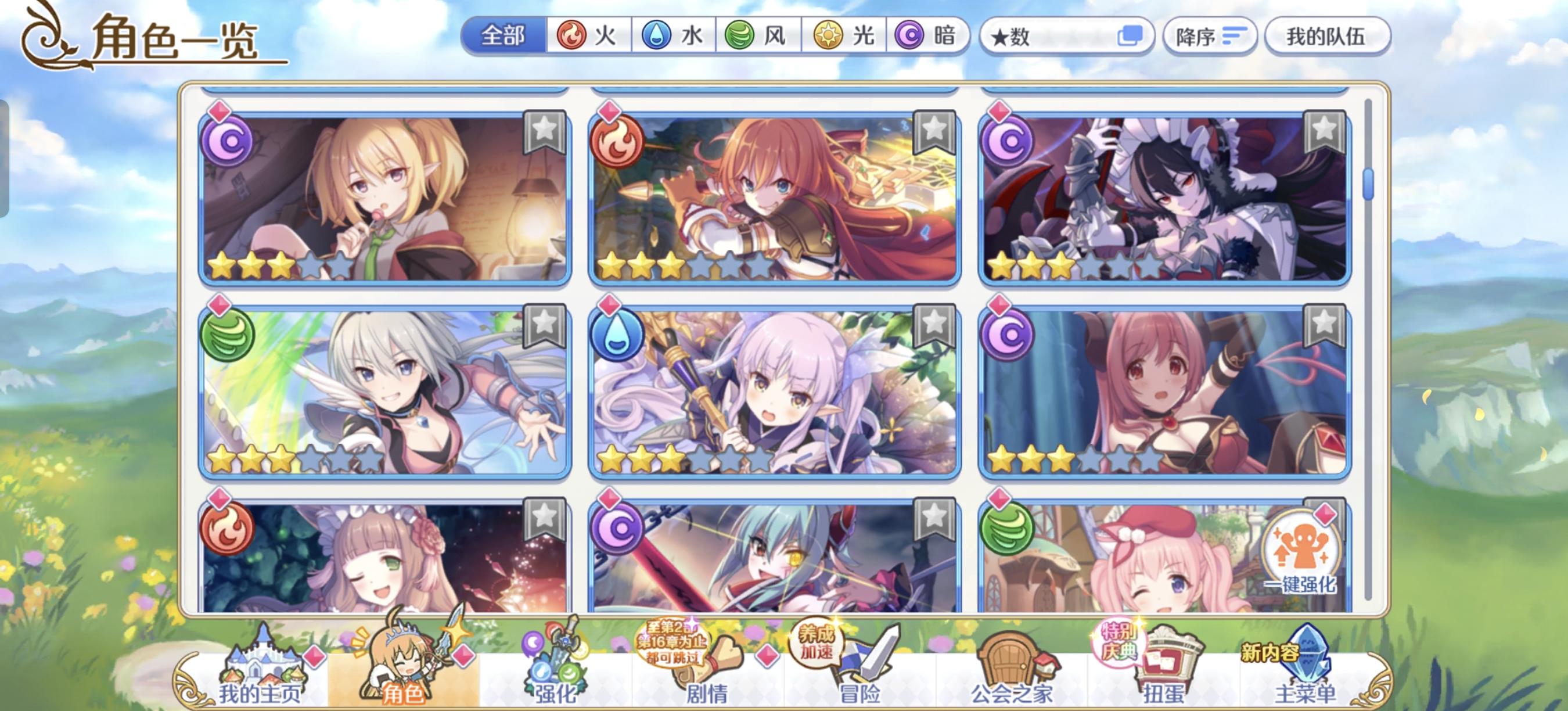Filter characters by 暗 dark element

(x=925, y=37)
